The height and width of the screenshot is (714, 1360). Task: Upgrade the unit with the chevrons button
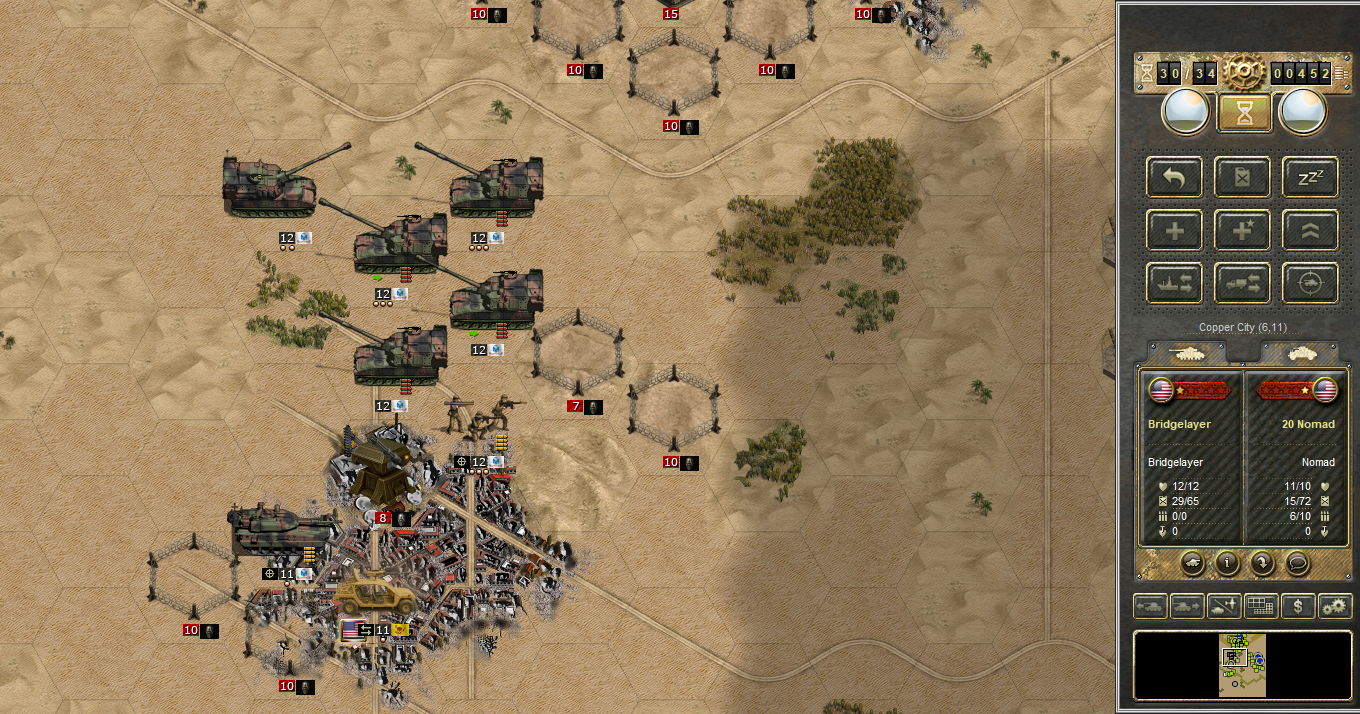pyautogui.click(x=1310, y=230)
